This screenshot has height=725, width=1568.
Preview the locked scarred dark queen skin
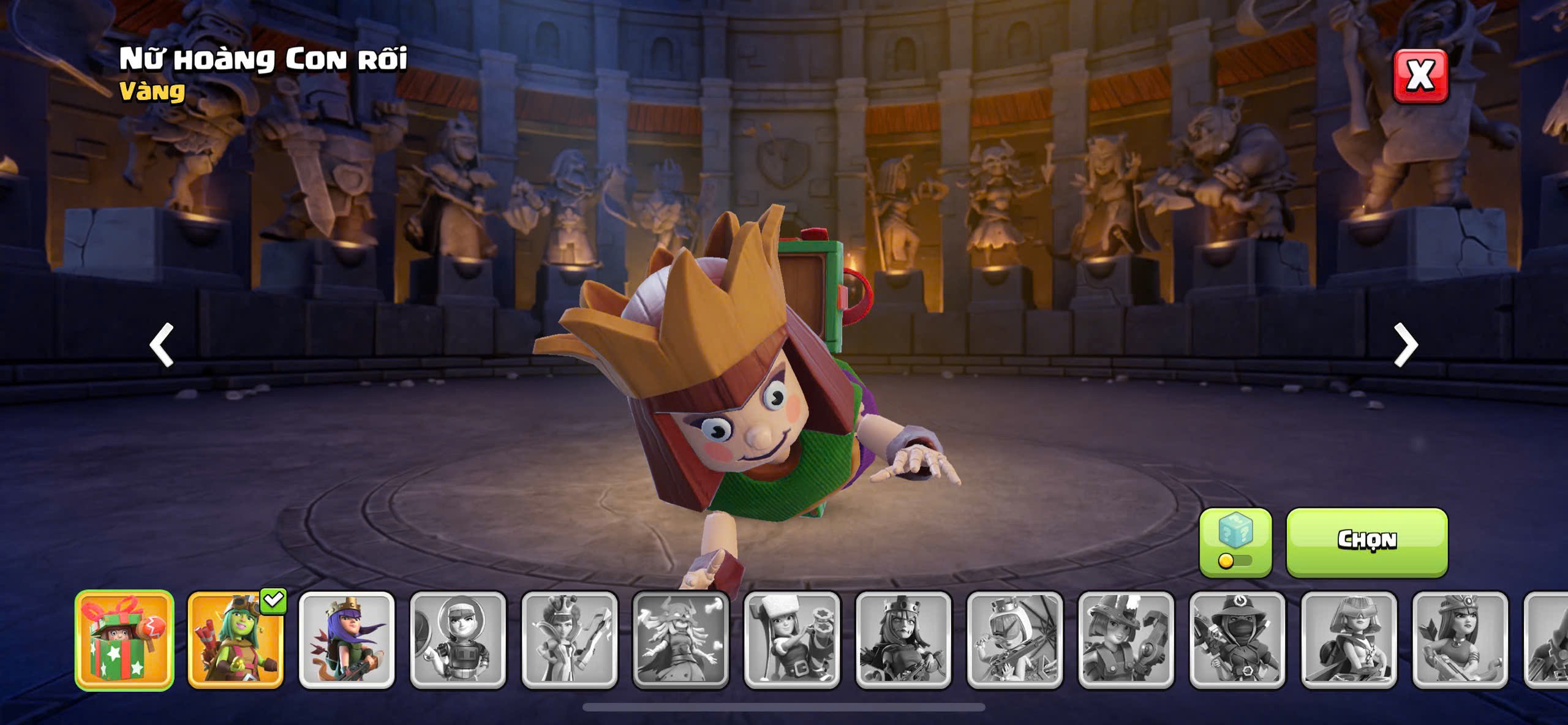[903, 640]
